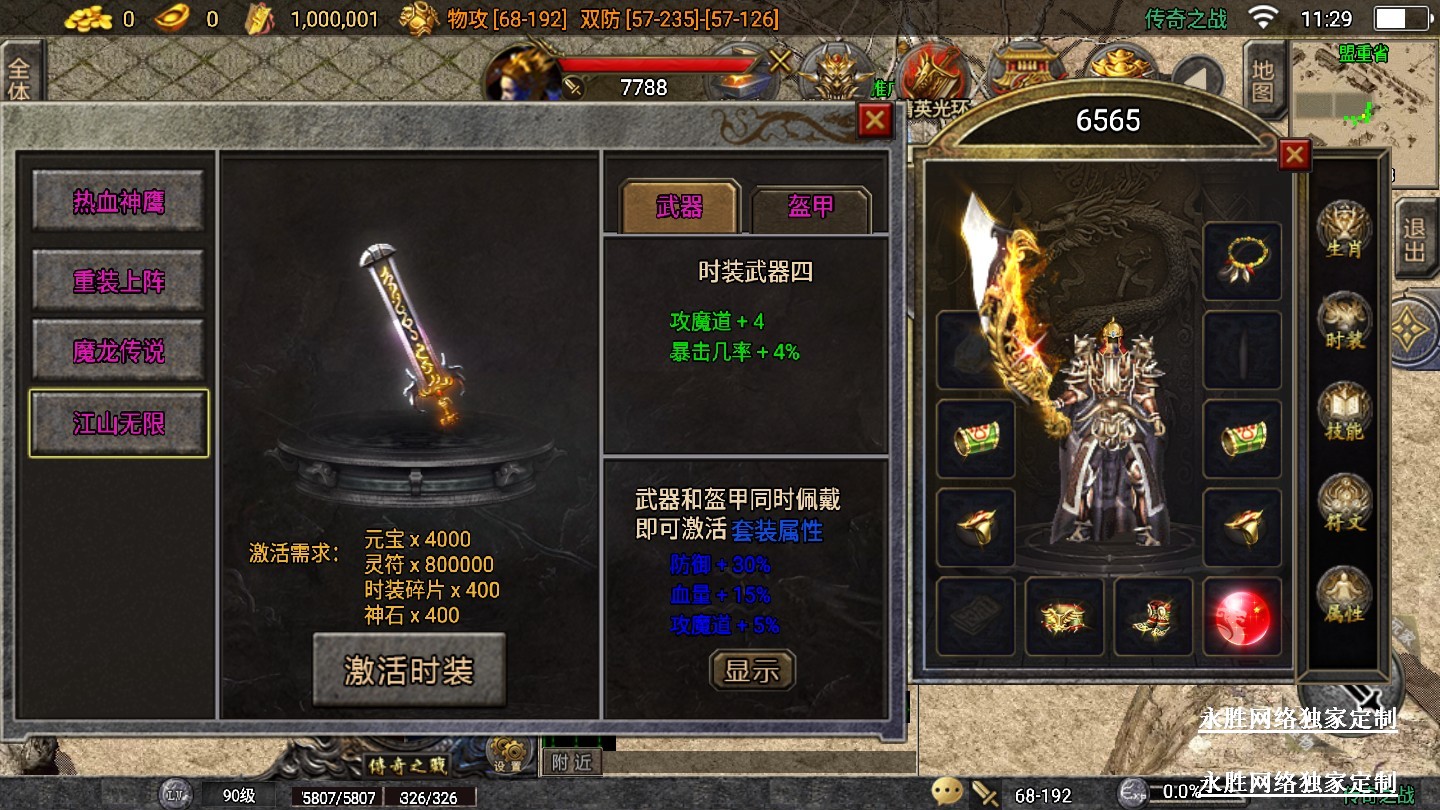The image size is (1440, 810).
Task: Open the 生肖 zodiac side tab
Action: coord(1343,231)
